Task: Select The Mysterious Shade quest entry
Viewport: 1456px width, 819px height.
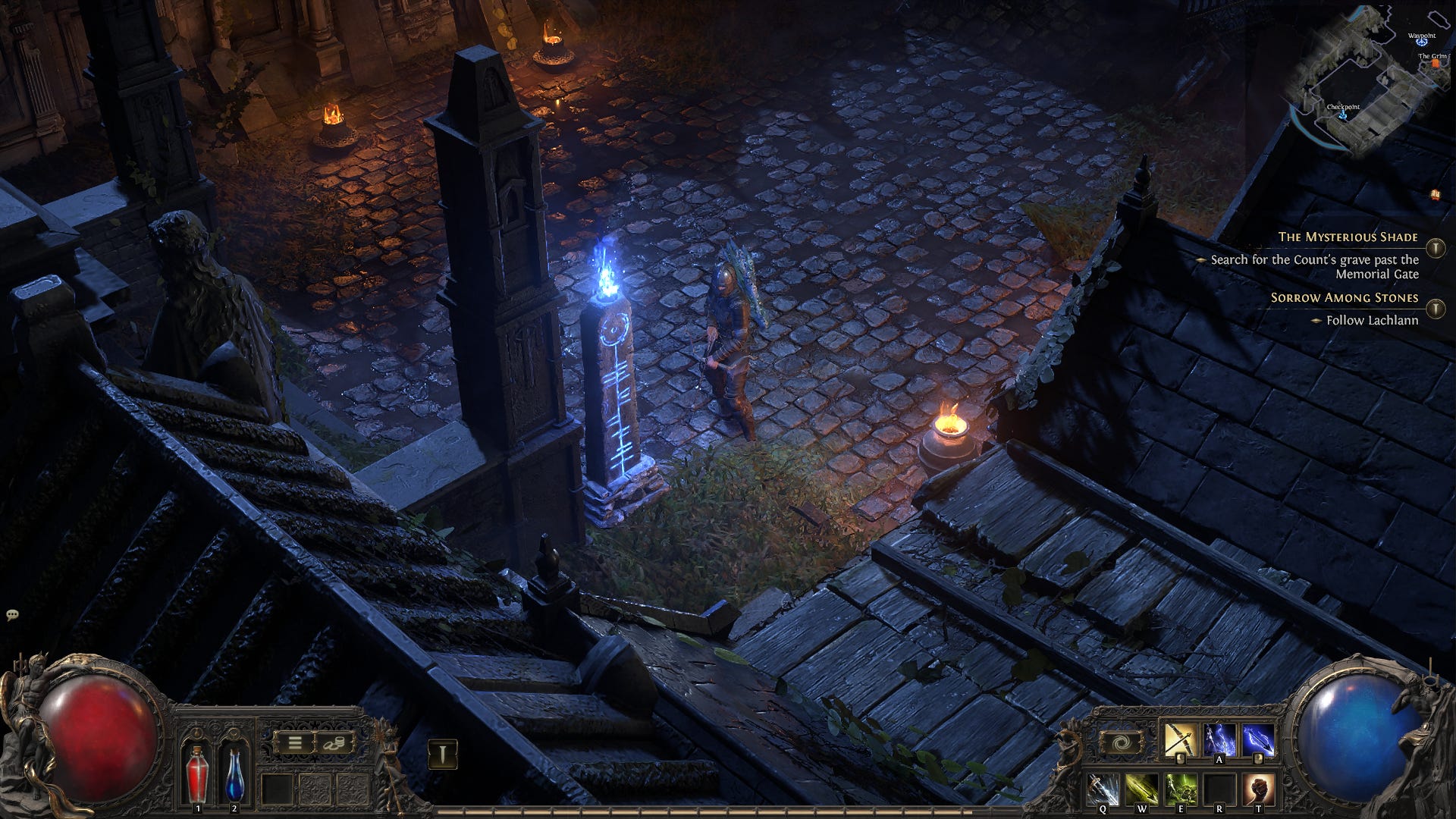Action: click(x=1348, y=237)
